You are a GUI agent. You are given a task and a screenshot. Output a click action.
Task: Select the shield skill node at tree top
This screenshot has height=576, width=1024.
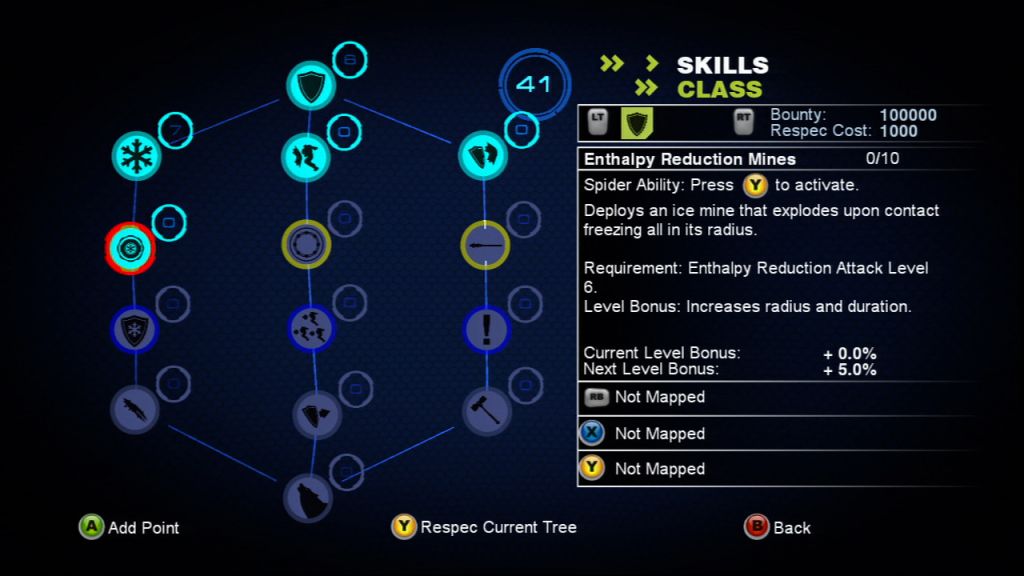coord(308,85)
